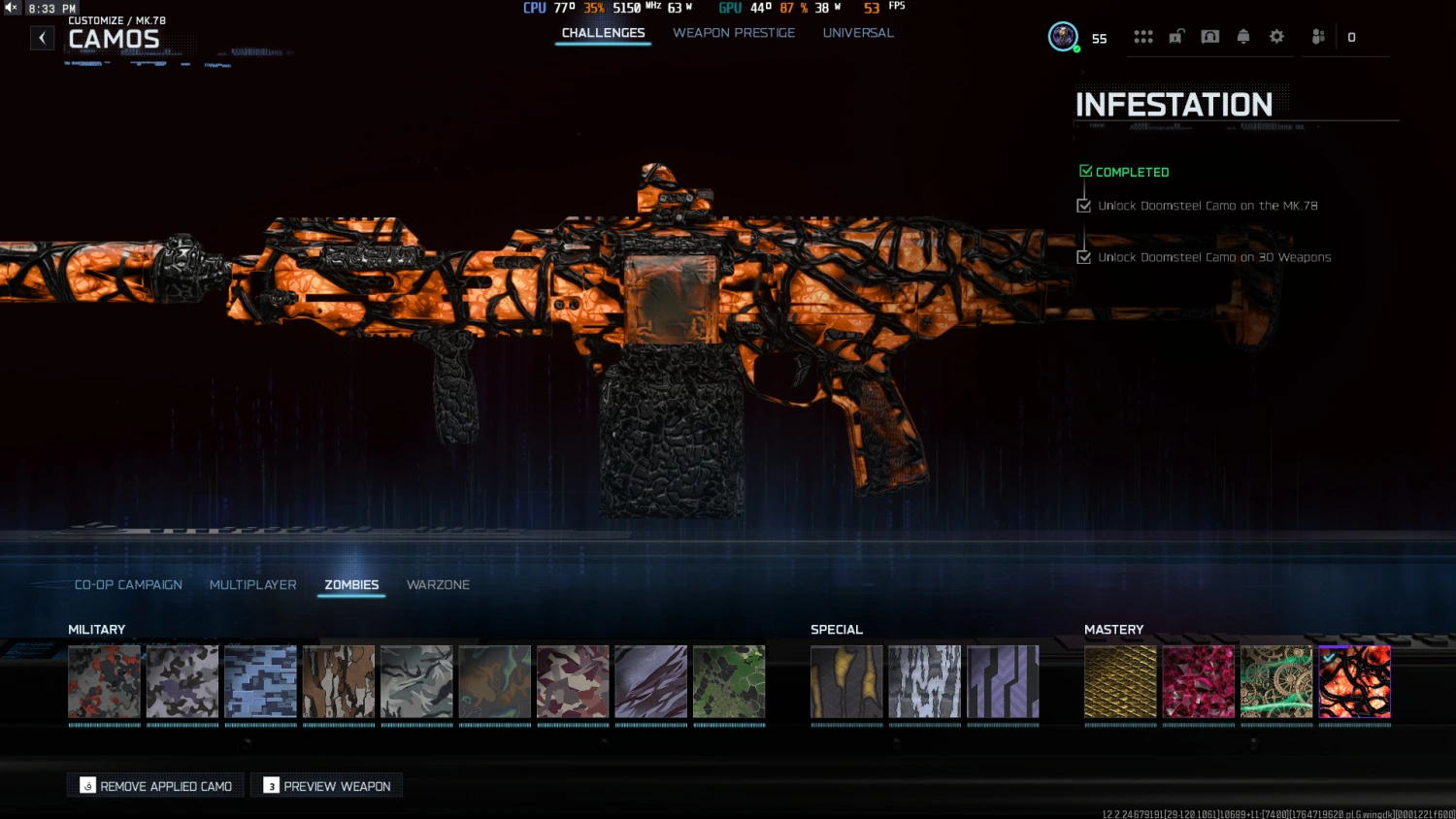Open the social menu grid icon
Image resolution: width=1456 pixels, height=819 pixels.
(x=1143, y=36)
